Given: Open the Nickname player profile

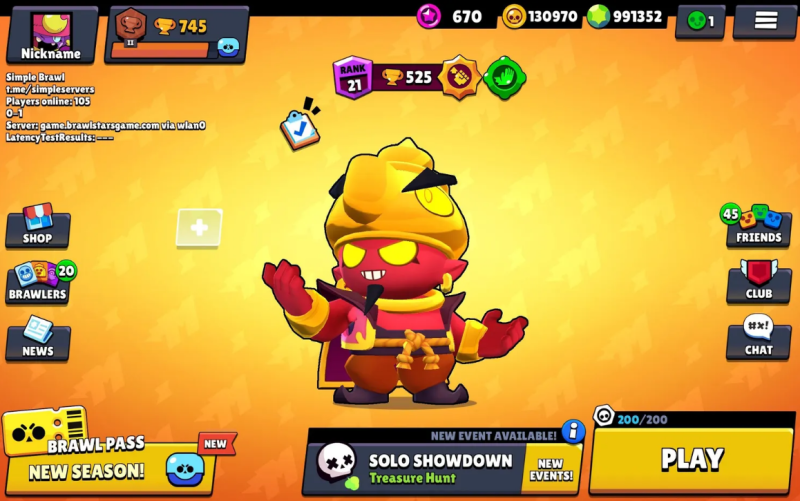Looking at the screenshot, I should point(51,35).
